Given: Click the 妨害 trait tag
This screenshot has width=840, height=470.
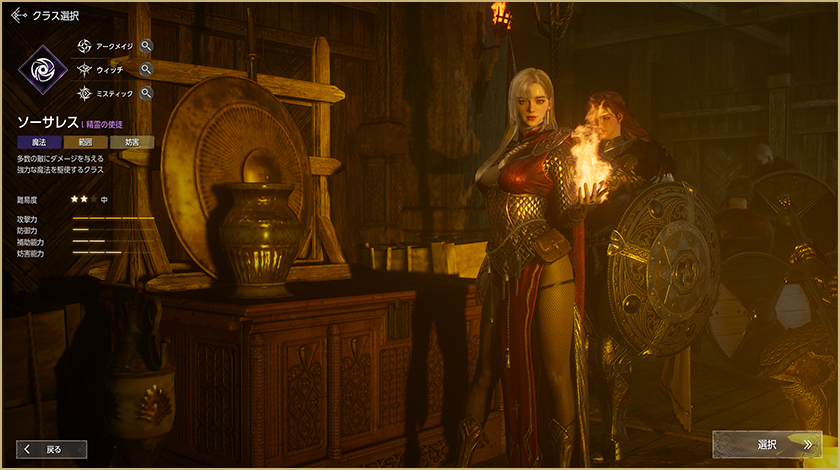Looking at the screenshot, I should [132, 142].
